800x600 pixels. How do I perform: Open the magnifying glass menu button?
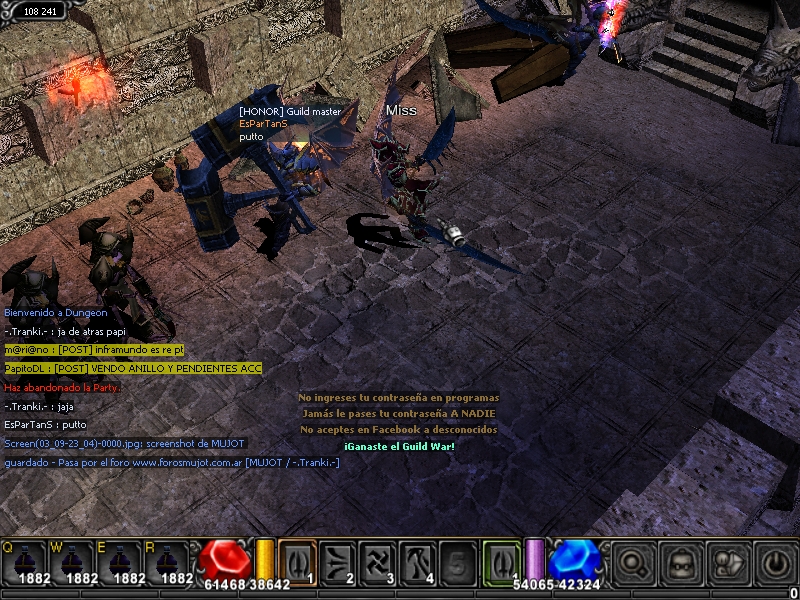coord(633,562)
